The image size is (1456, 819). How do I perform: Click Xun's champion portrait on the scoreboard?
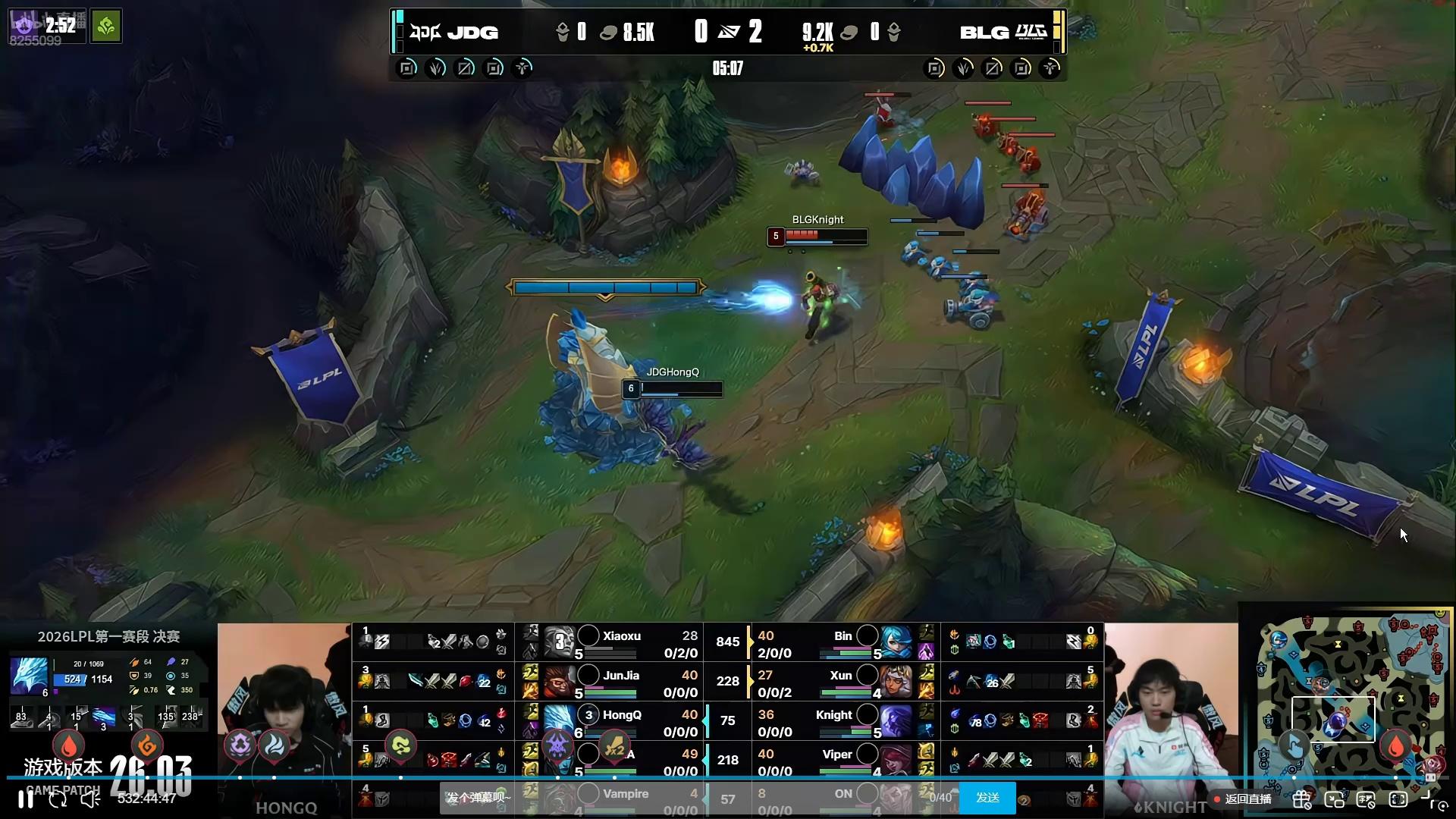tap(896, 682)
